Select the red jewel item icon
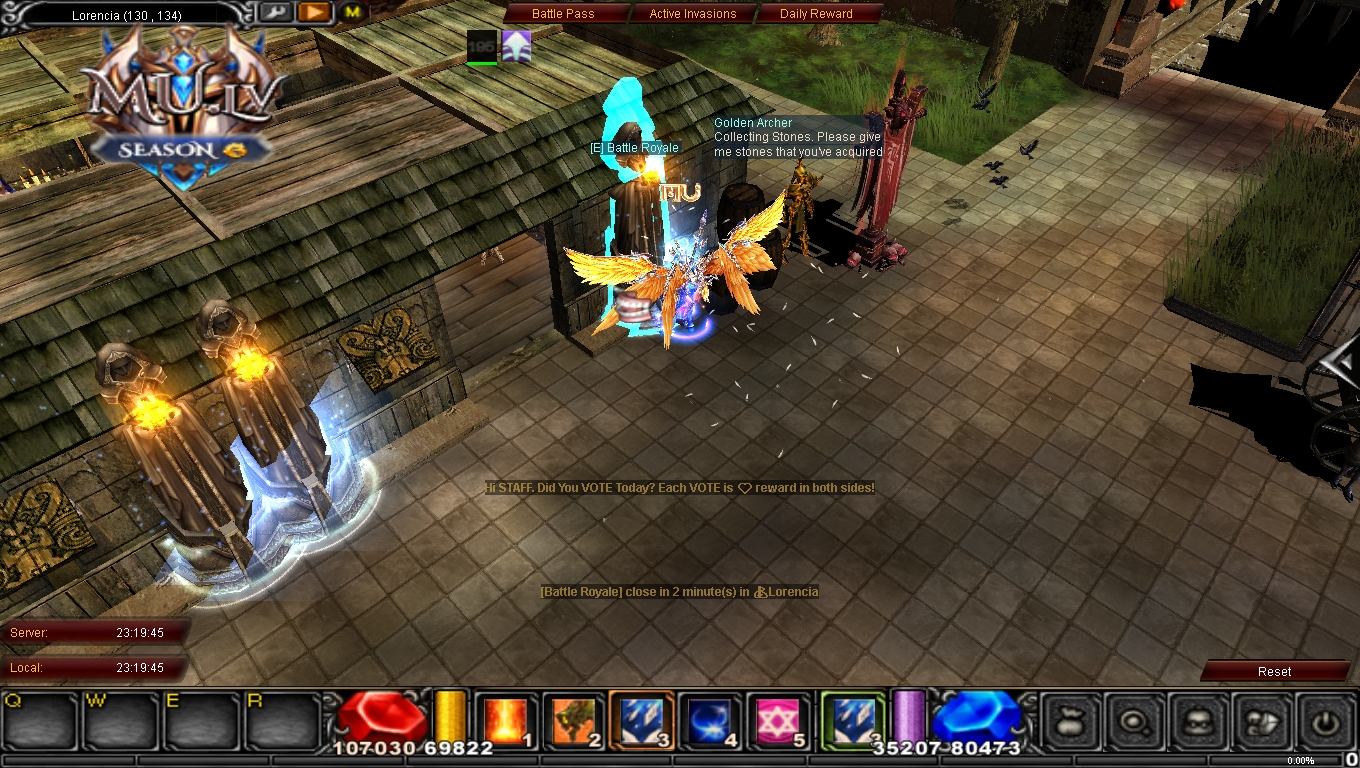 pos(382,716)
